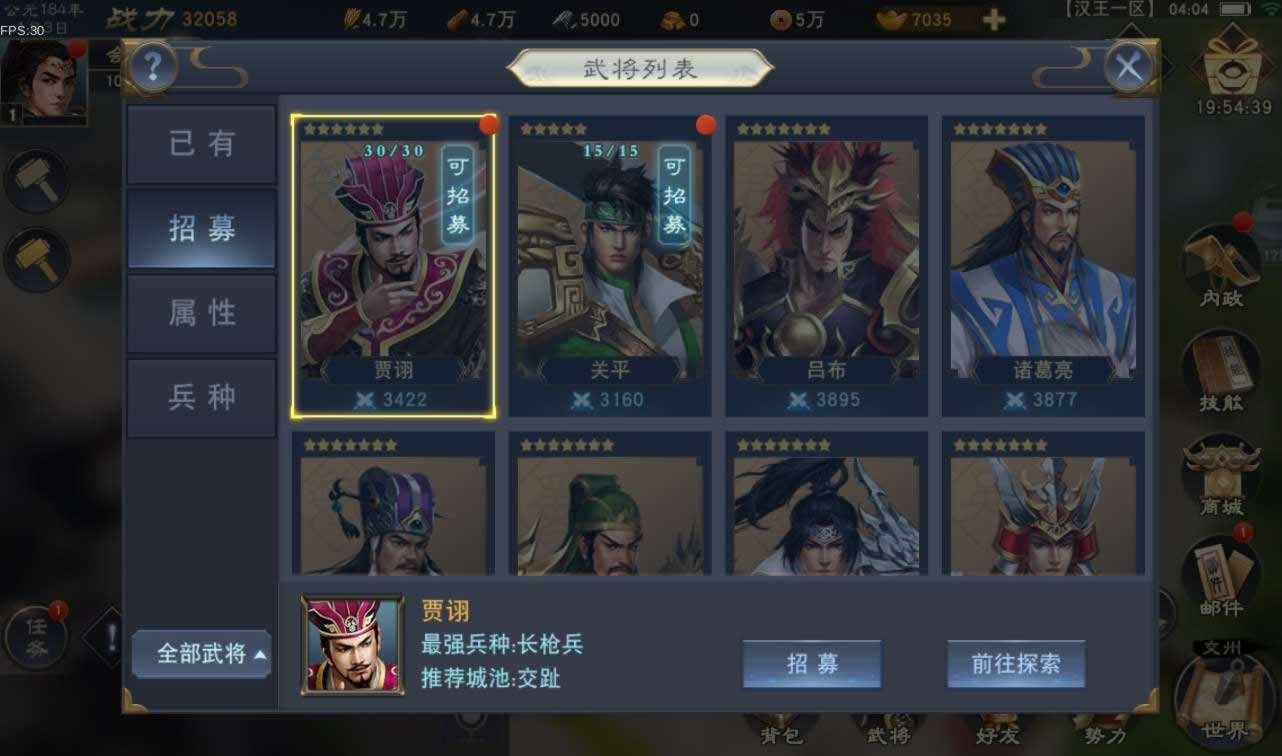Switch to the 属性 tab

click(x=201, y=313)
